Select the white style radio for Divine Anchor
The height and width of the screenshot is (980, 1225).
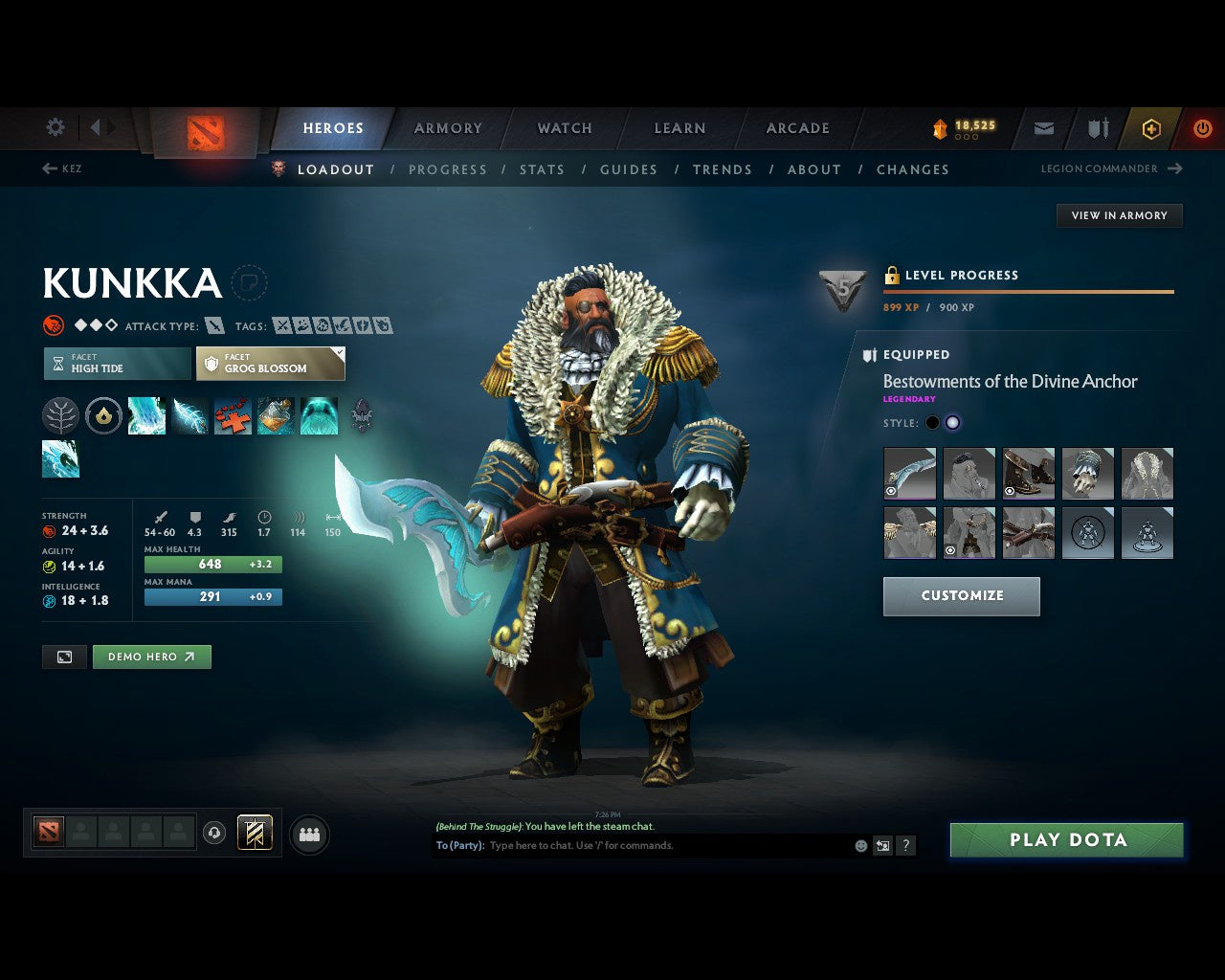coord(953,422)
